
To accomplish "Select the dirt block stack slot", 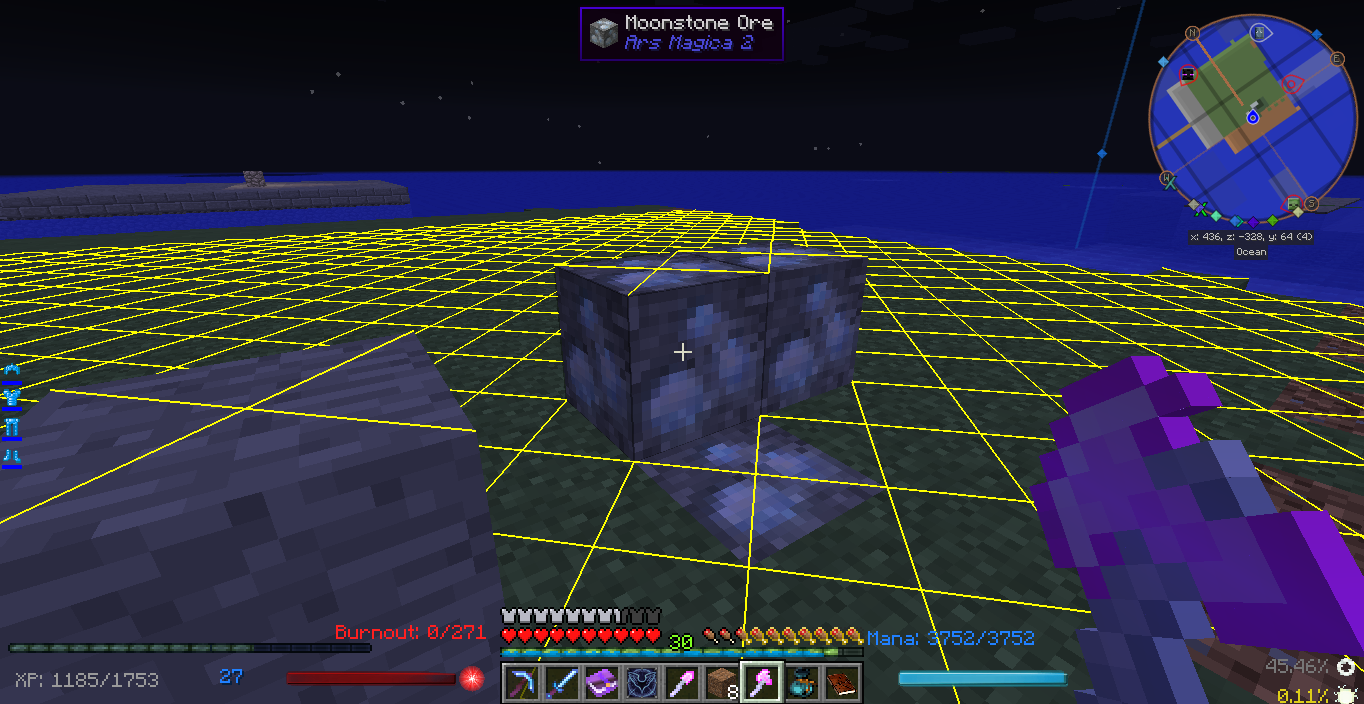I will point(721,683).
